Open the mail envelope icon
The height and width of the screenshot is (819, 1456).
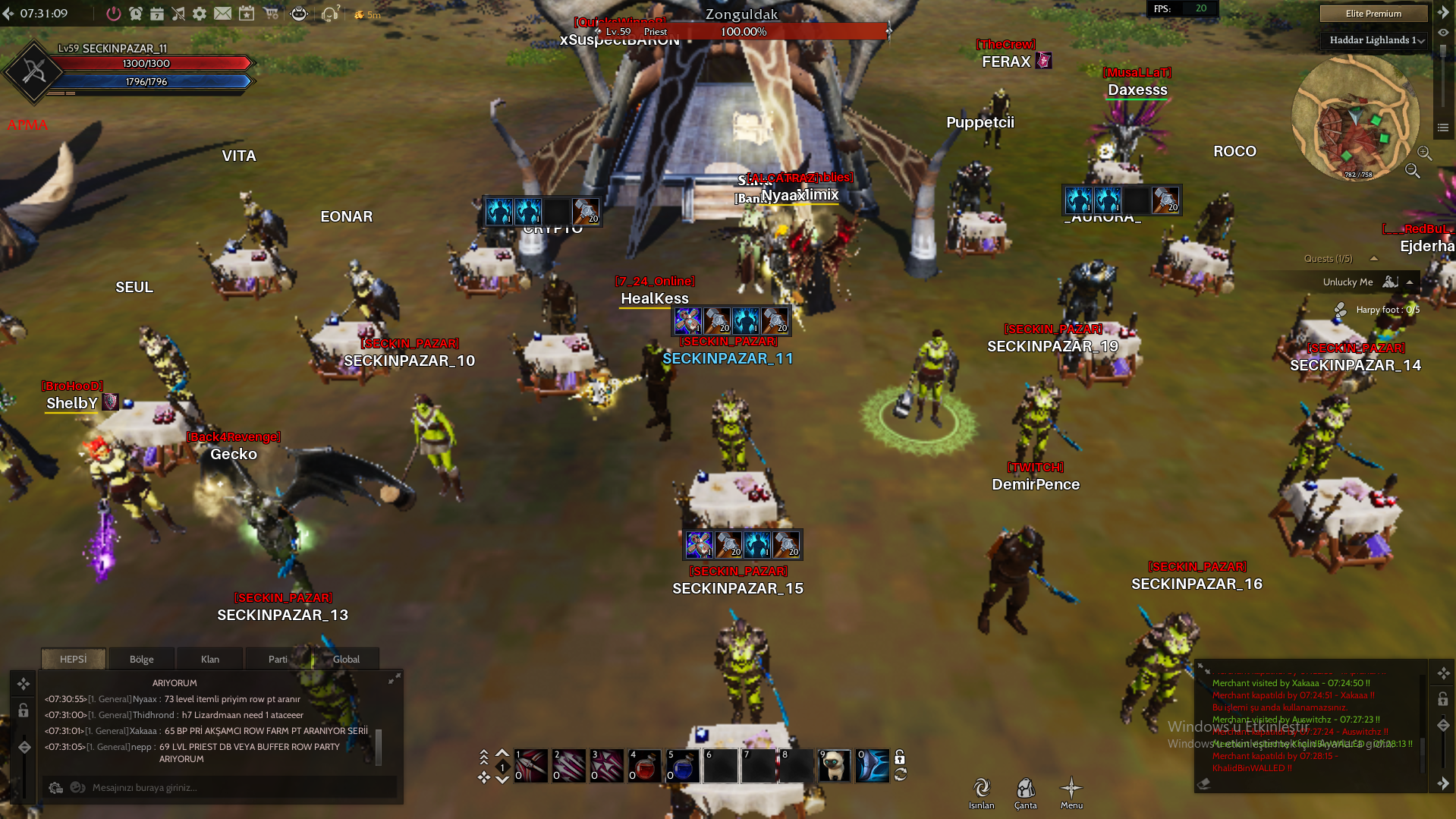(222, 14)
